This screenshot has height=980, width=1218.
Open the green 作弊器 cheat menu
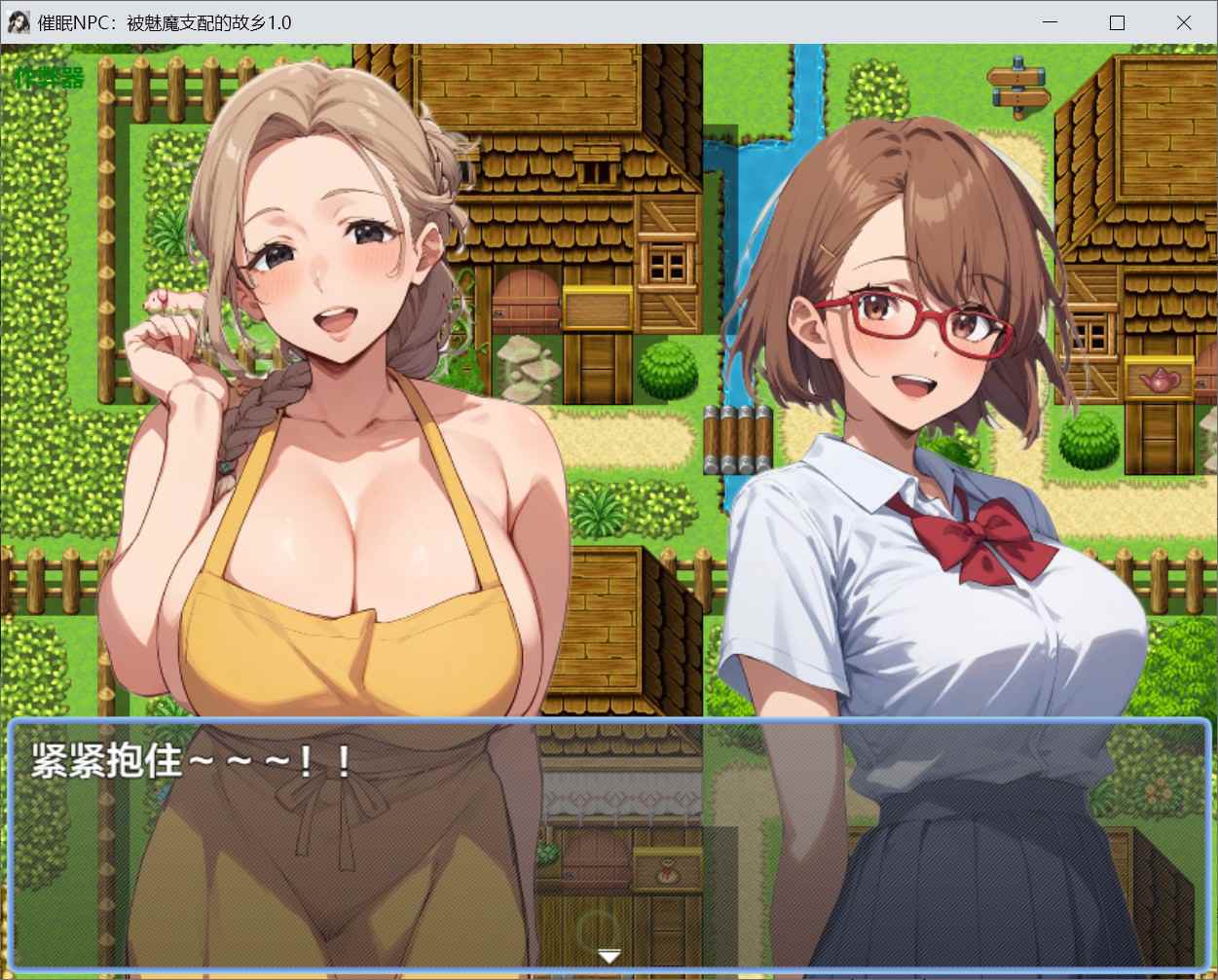(x=50, y=78)
